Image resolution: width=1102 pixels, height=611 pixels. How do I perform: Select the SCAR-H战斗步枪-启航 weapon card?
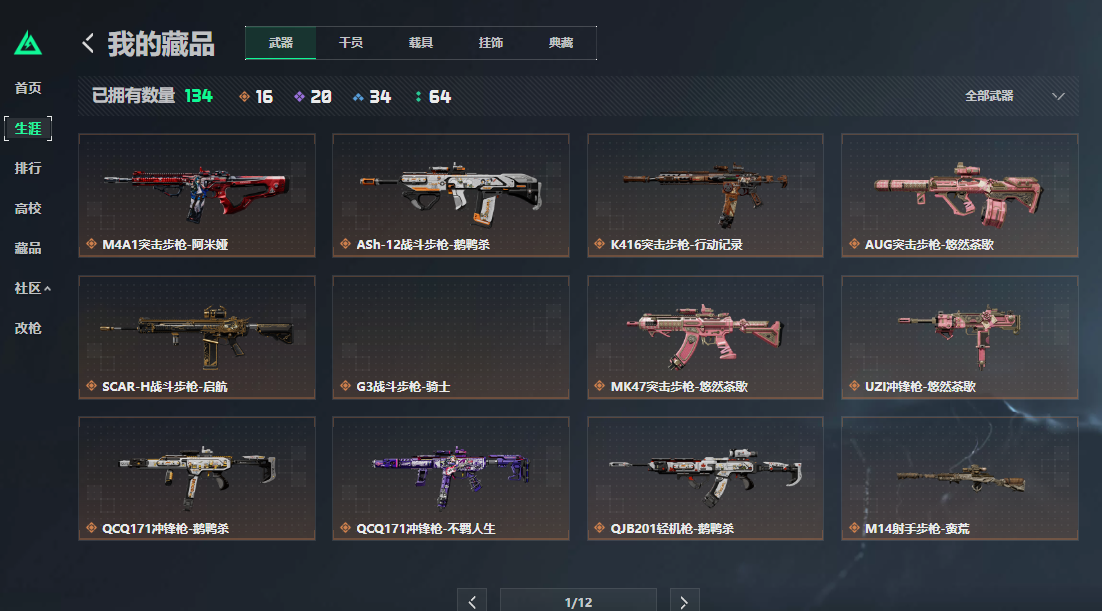[x=197, y=337]
